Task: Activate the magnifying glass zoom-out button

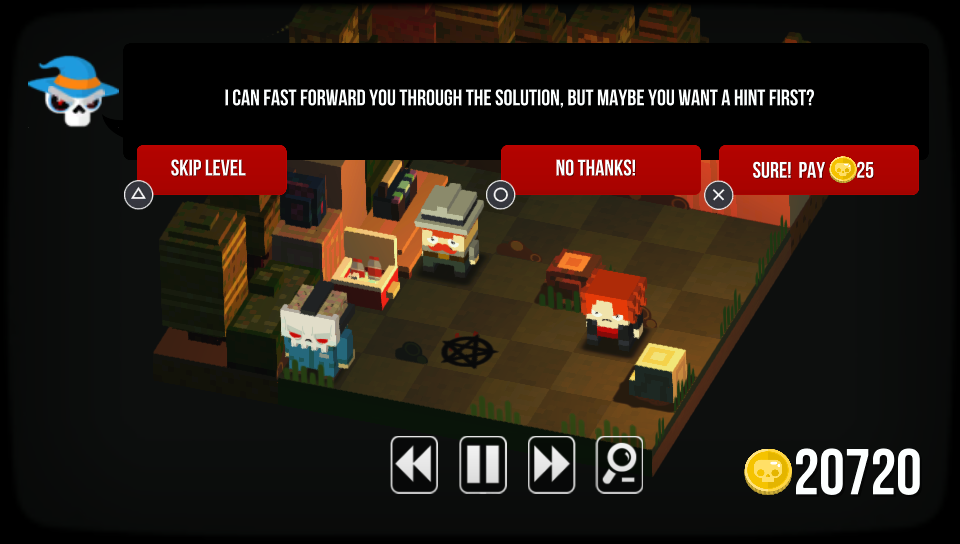Action: (x=620, y=465)
